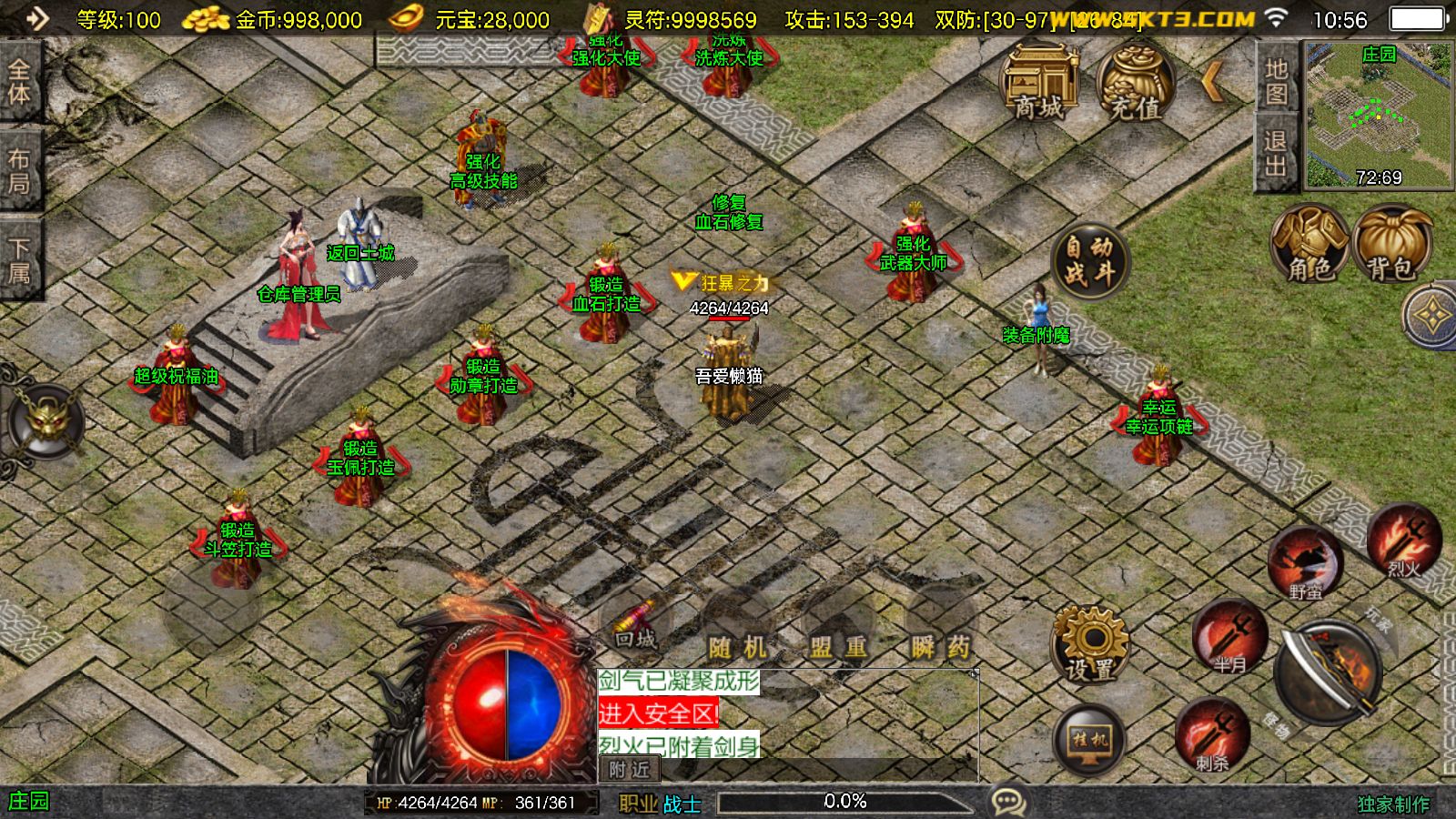Open the 充值 recharge menu

[1135, 82]
